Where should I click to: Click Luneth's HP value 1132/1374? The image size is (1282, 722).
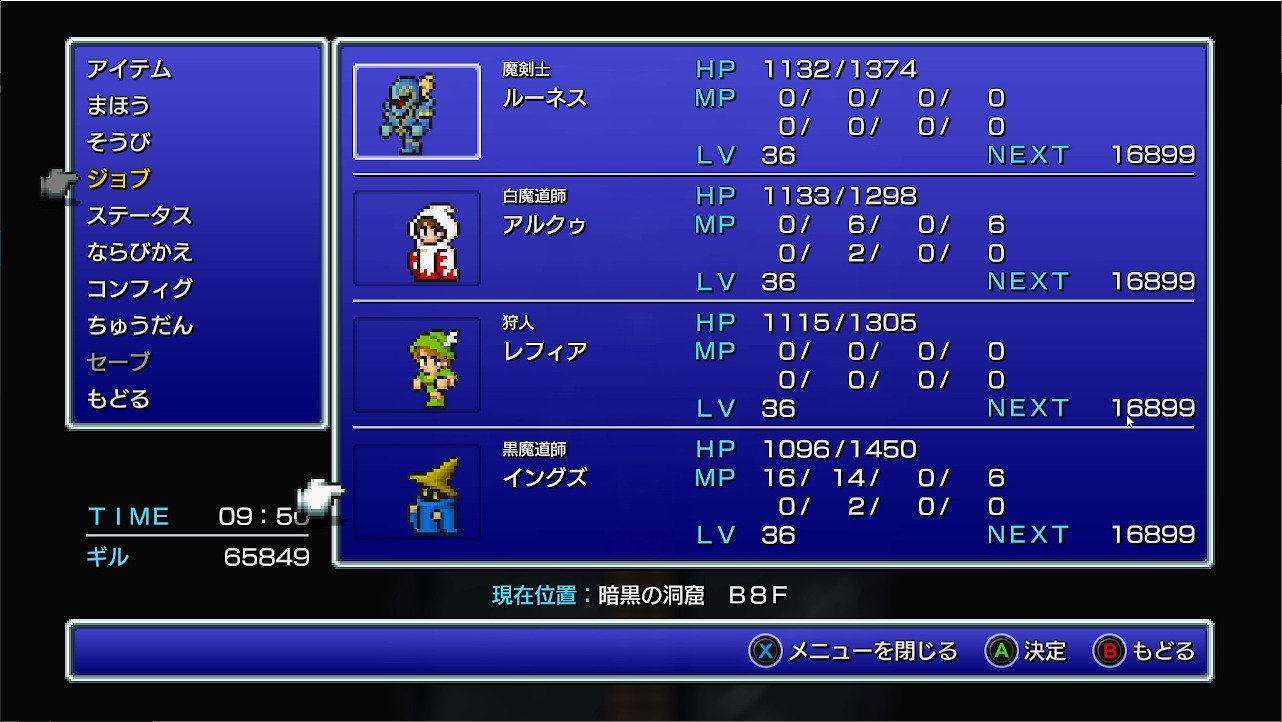pos(840,68)
